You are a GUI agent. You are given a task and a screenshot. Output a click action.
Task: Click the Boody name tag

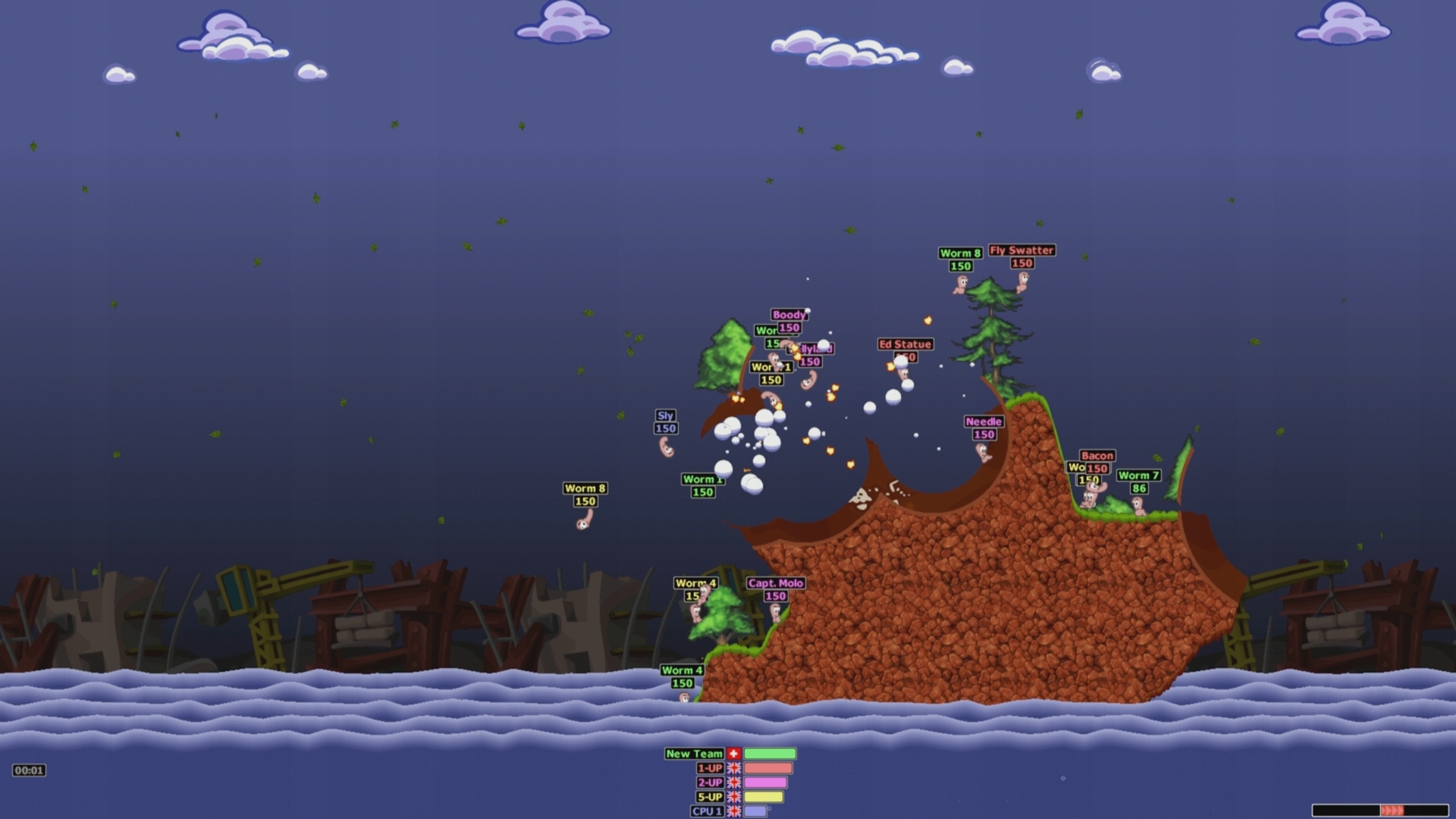tap(789, 314)
